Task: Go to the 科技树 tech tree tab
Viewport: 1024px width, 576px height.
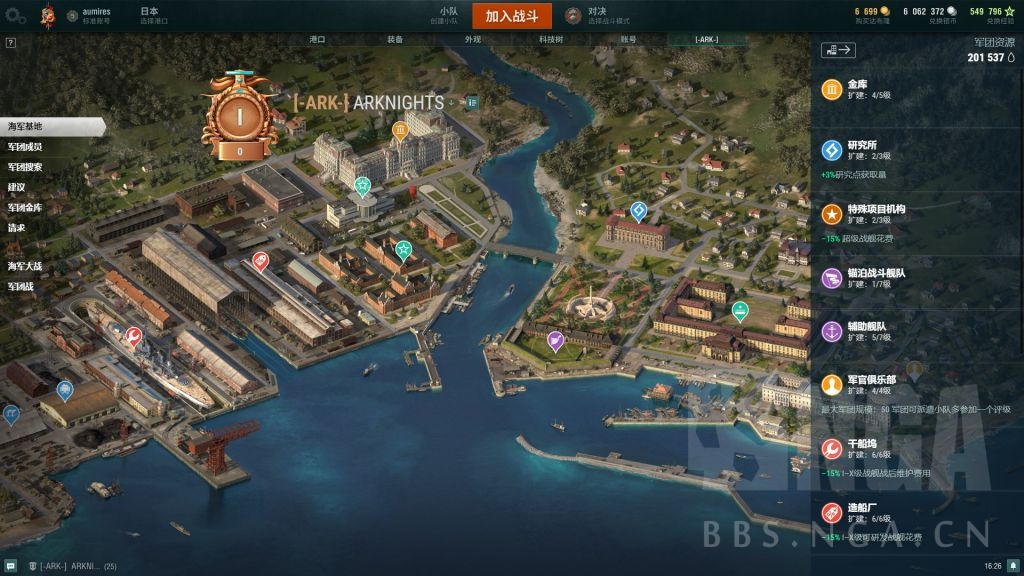Action: (x=550, y=39)
